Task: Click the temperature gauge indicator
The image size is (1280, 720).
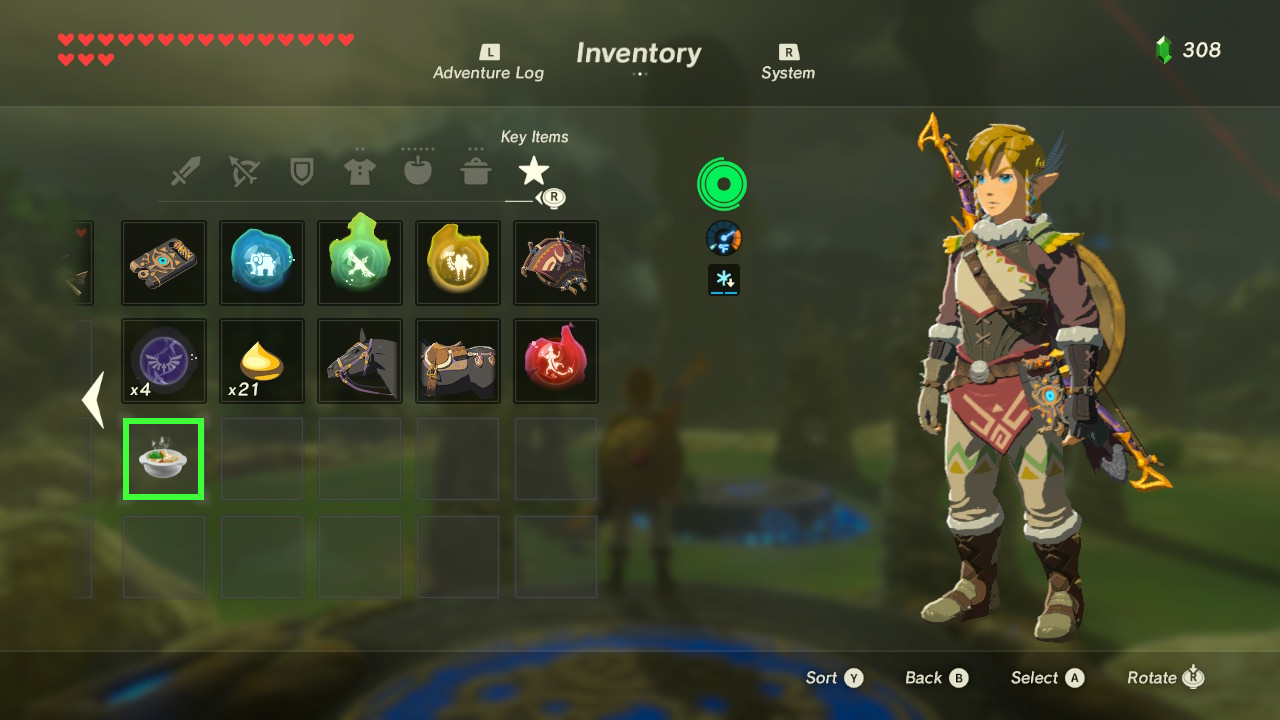Action: (x=722, y=238)
